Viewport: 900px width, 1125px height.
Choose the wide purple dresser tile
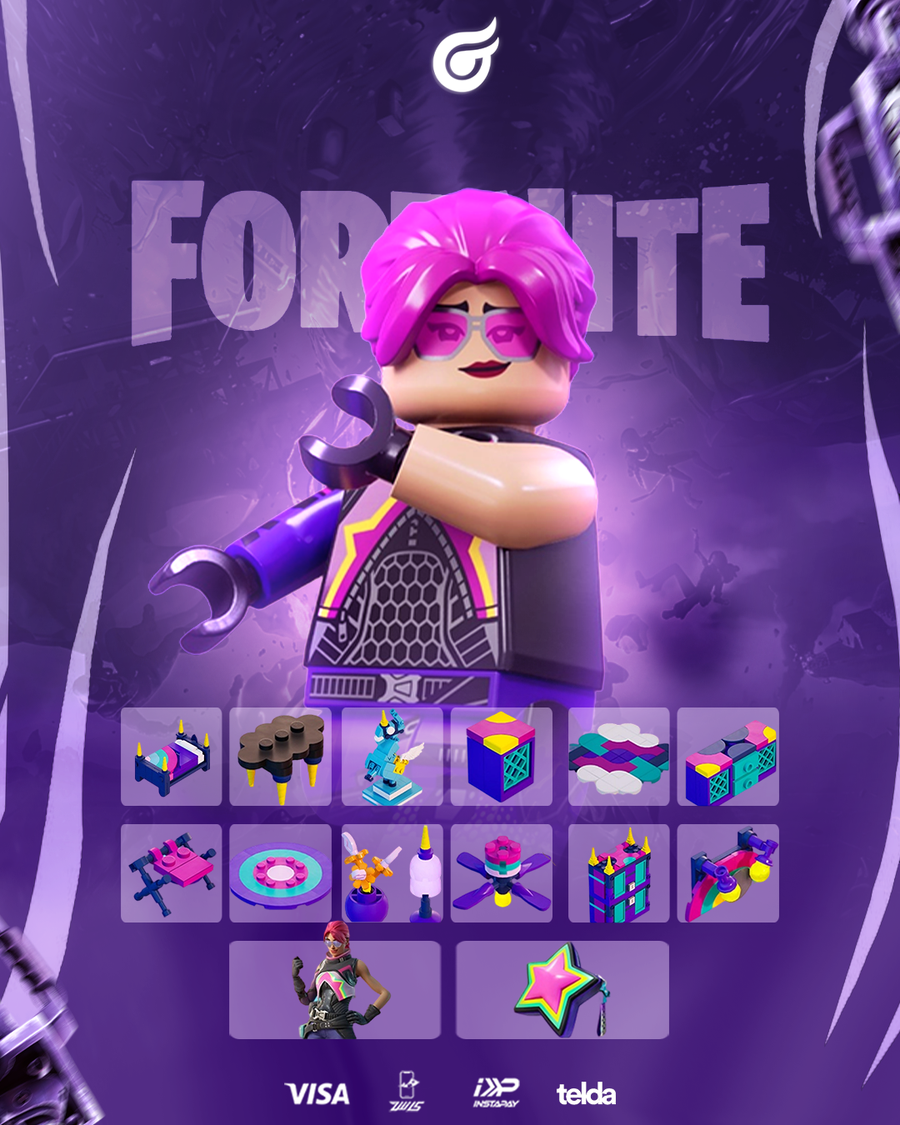728,756
